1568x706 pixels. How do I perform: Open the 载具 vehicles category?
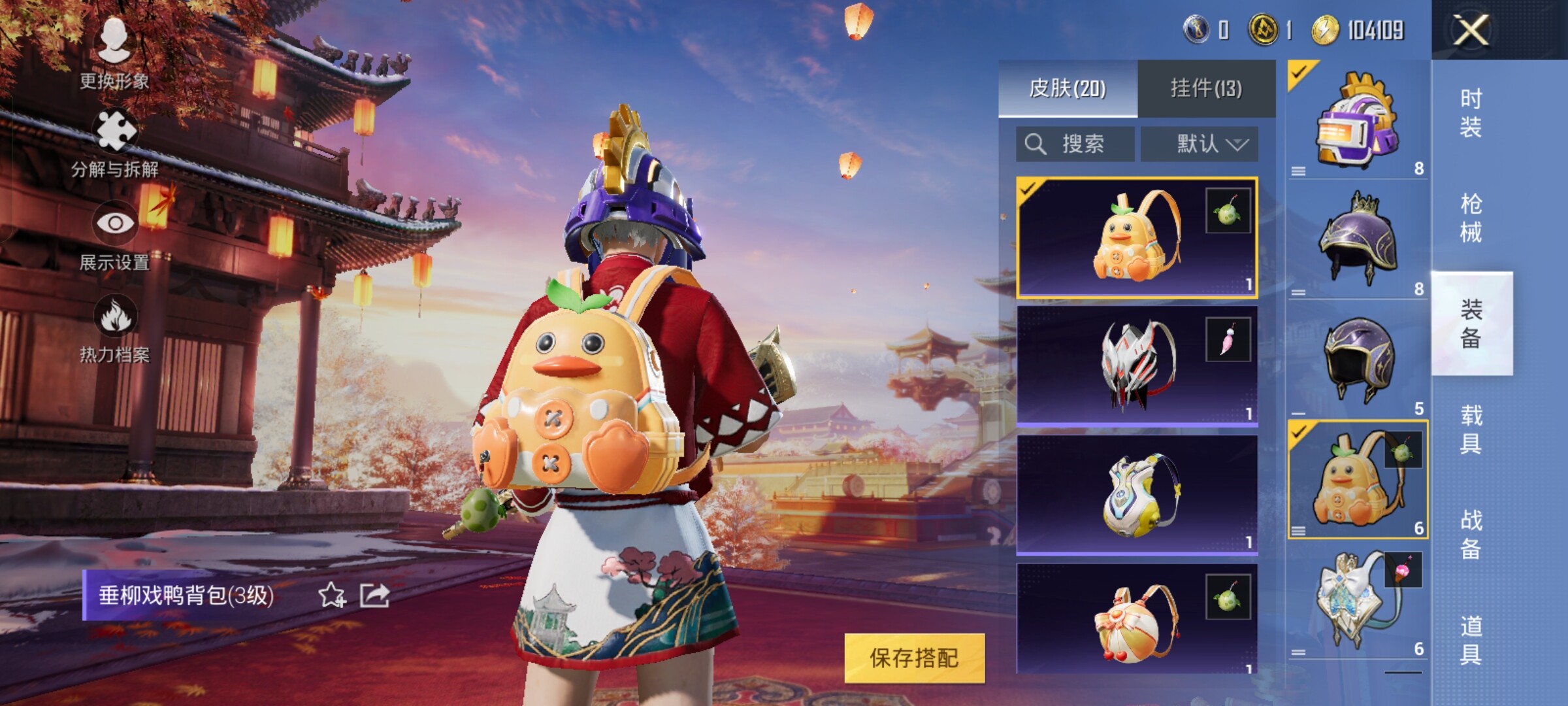point(1471,429)
